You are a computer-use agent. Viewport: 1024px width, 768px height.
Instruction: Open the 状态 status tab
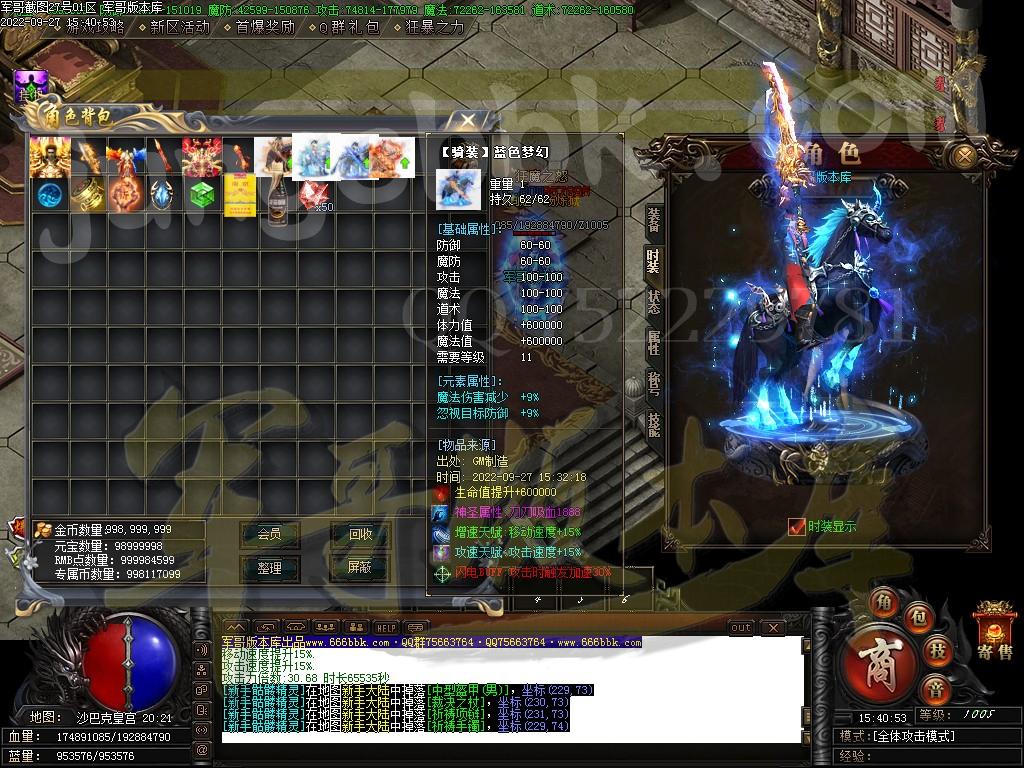tap(653, 301)
